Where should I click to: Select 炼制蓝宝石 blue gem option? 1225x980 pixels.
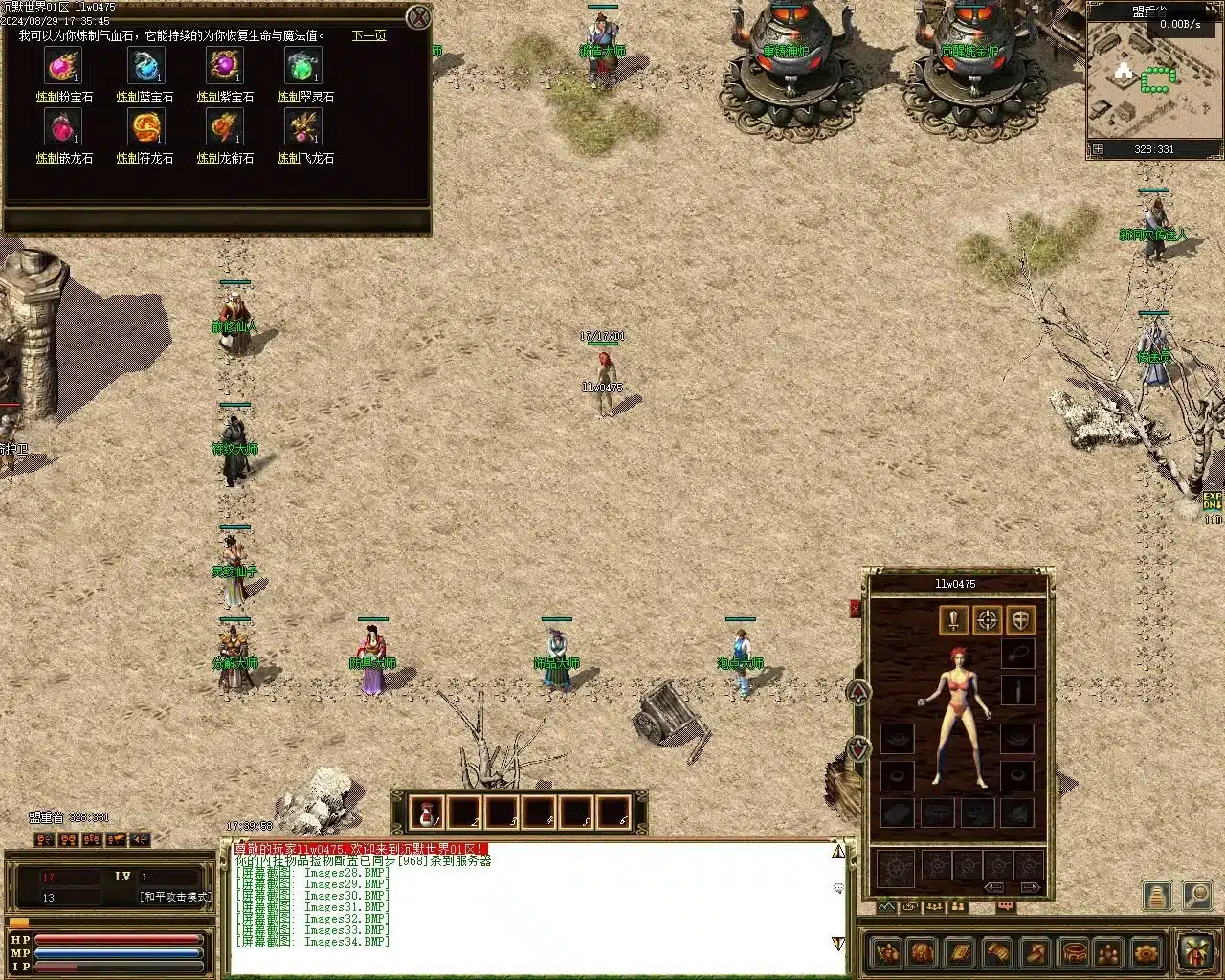[145, 67]
